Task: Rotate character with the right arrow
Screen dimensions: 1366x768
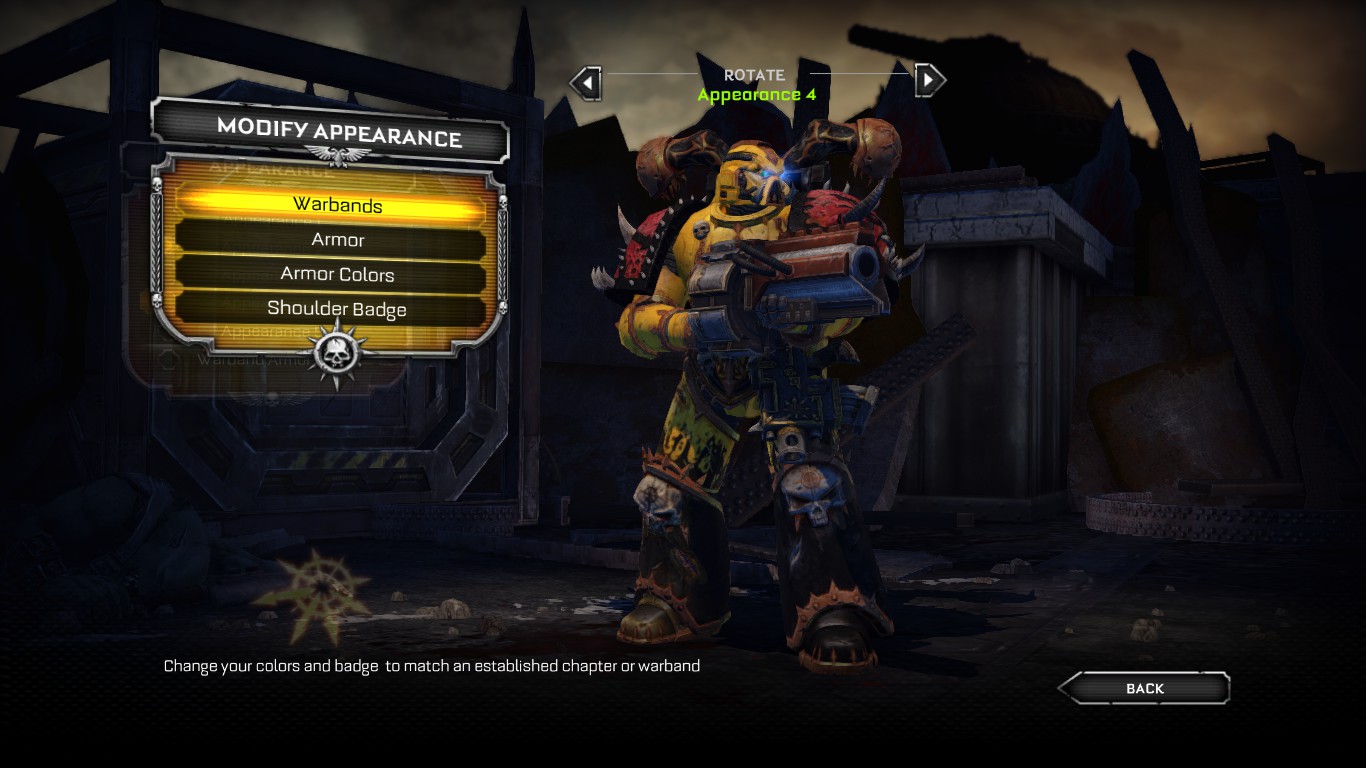Action: click(929, 80)
